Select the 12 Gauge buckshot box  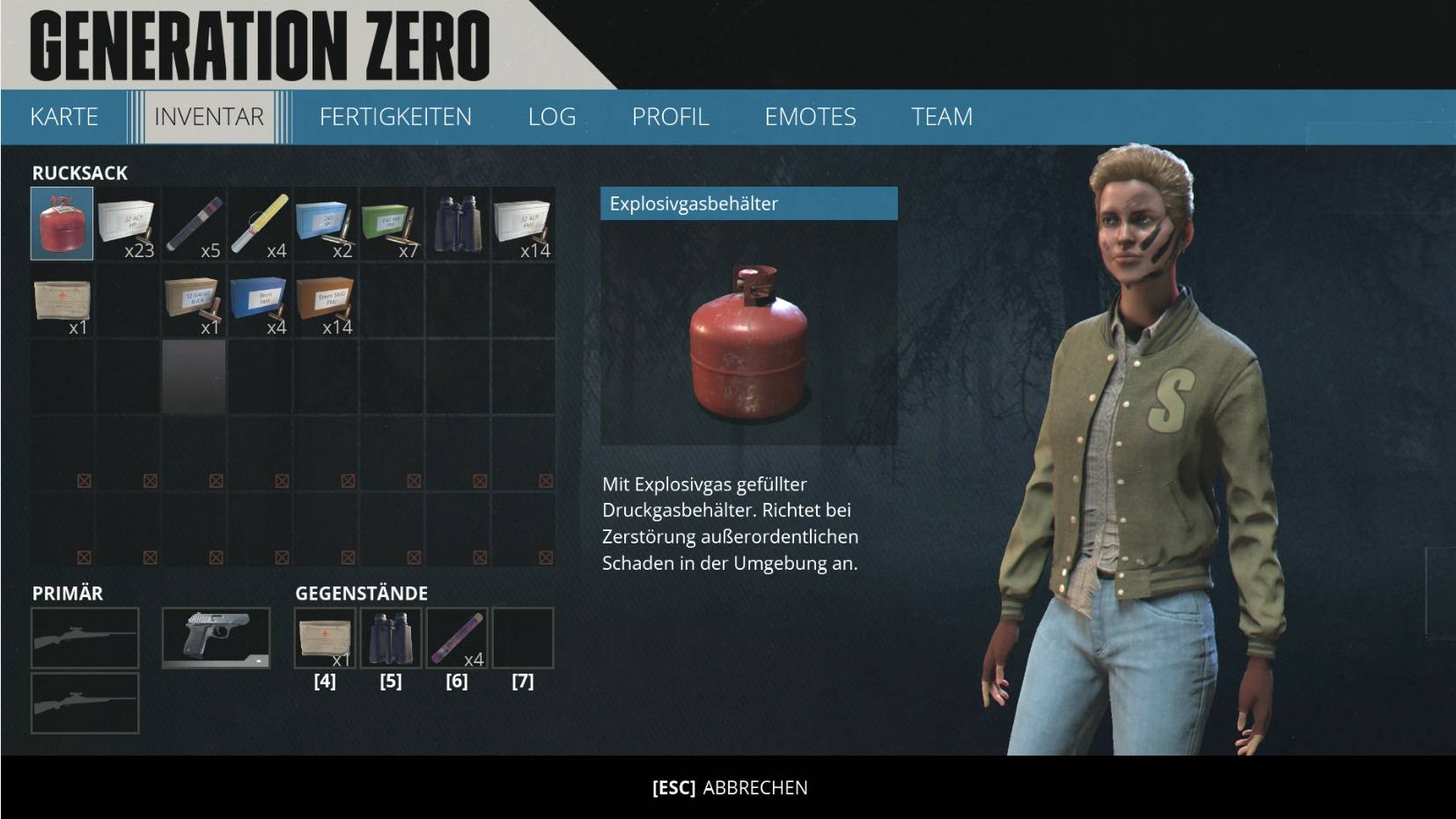tap(195, 304)
